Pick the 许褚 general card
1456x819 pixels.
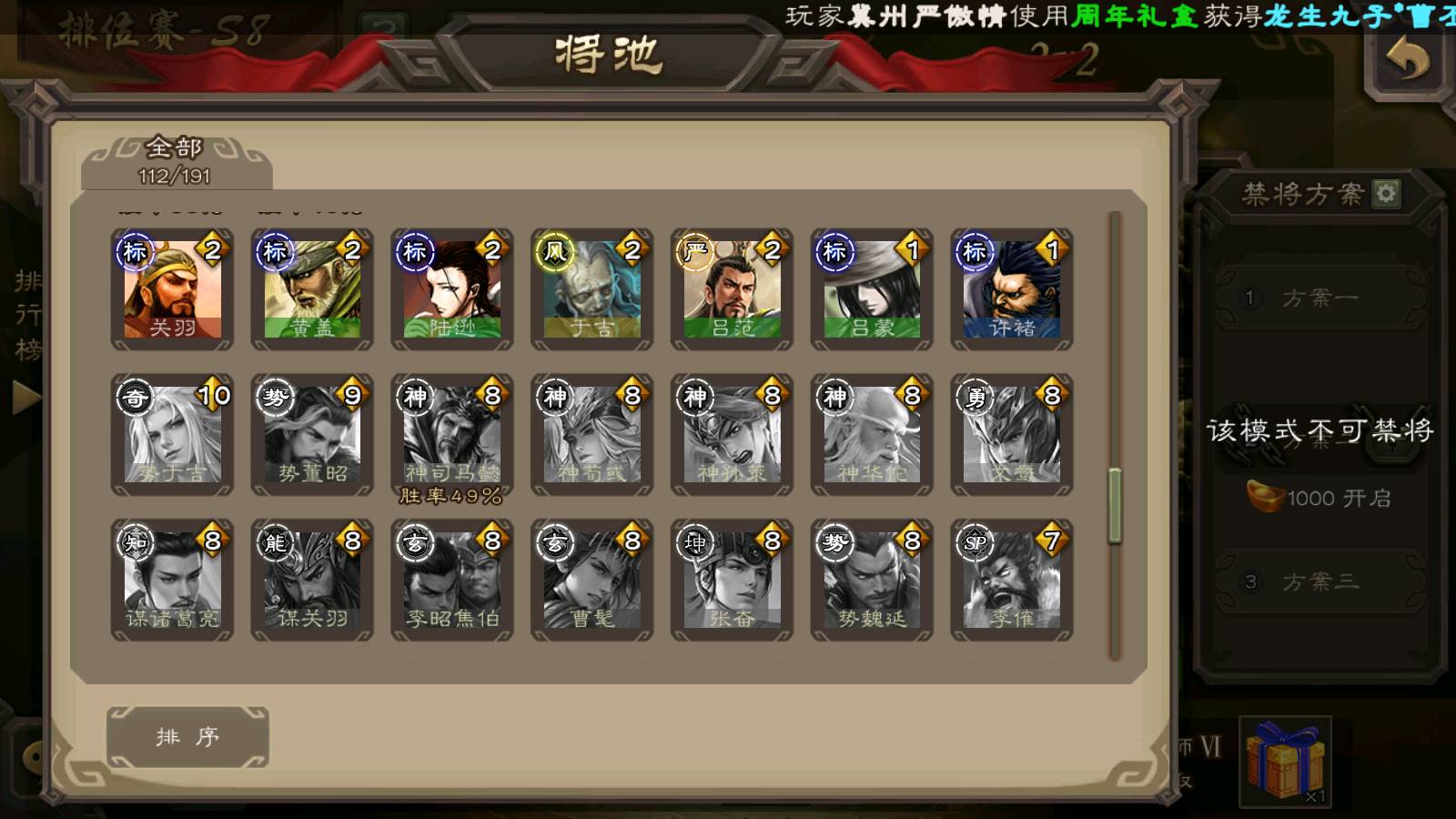[x=1012, y=289]
